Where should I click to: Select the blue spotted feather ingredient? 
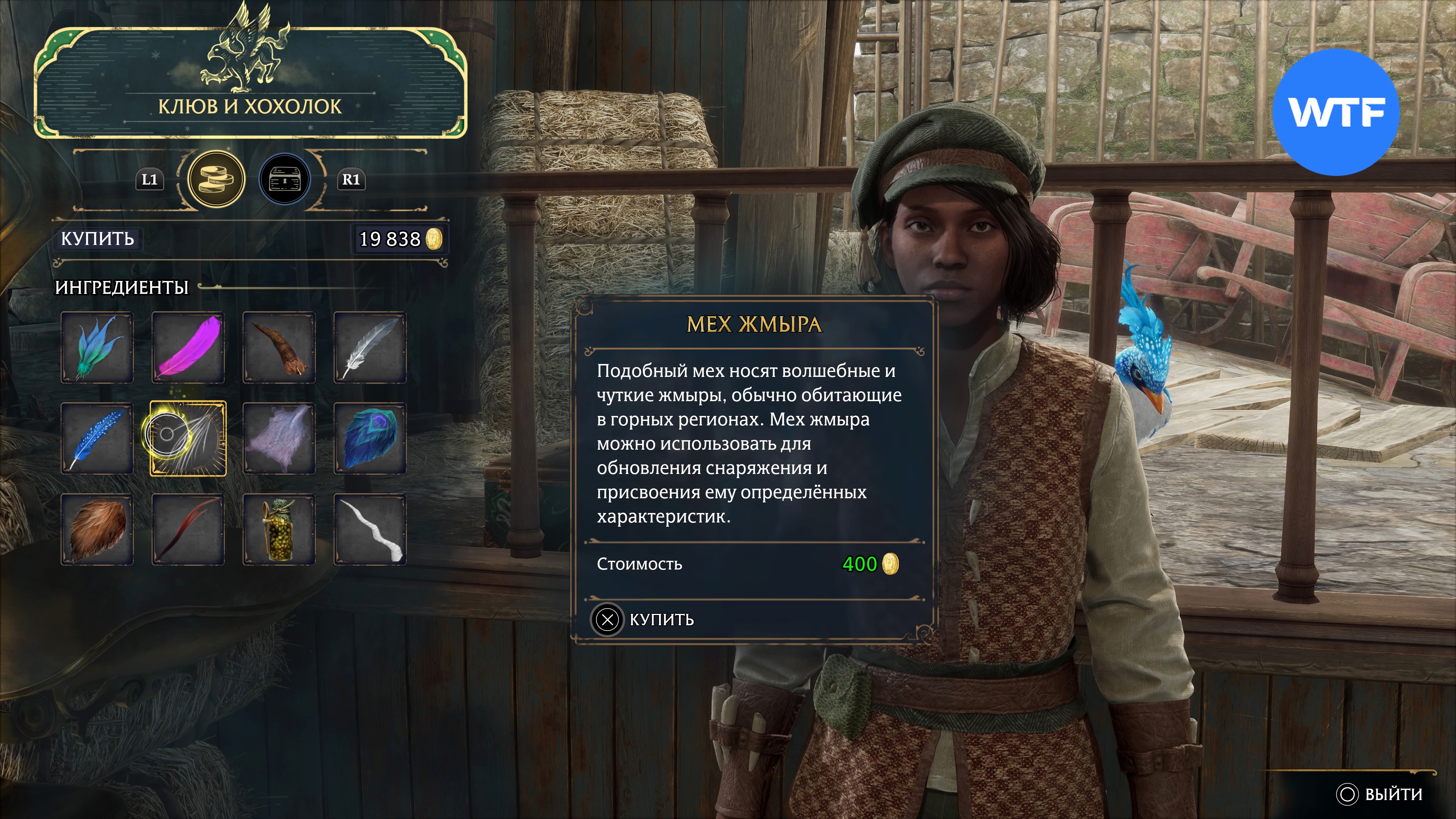pos(97,439)
